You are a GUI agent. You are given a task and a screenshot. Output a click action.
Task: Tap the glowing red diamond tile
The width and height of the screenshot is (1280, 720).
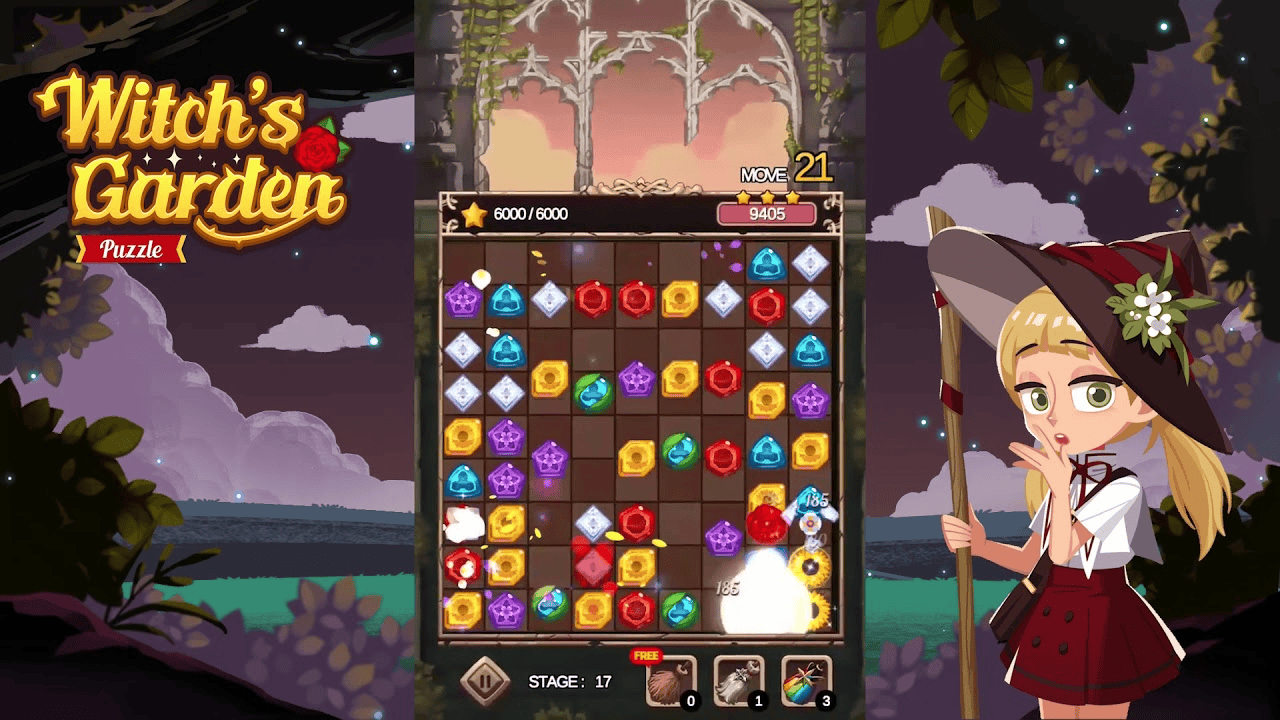tap(592, 566)
